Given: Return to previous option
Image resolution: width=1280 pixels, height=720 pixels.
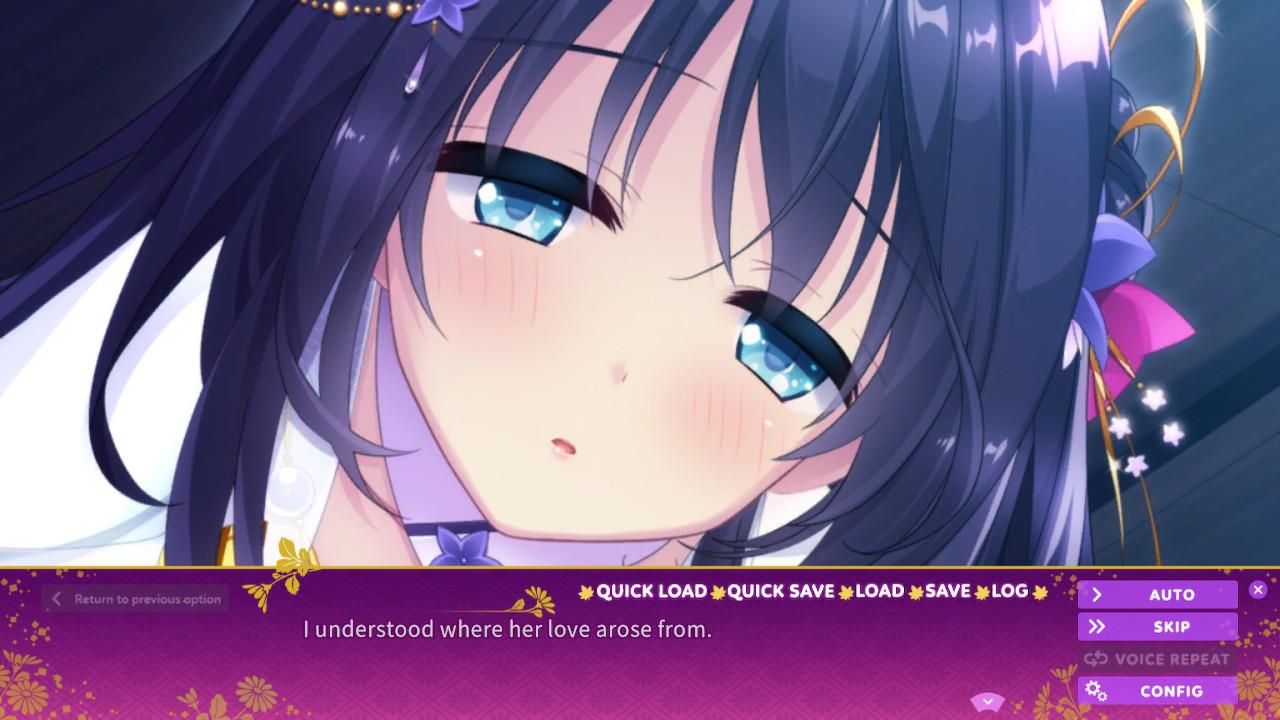Looking at the screenshot, I should click(x=136, y=599).
